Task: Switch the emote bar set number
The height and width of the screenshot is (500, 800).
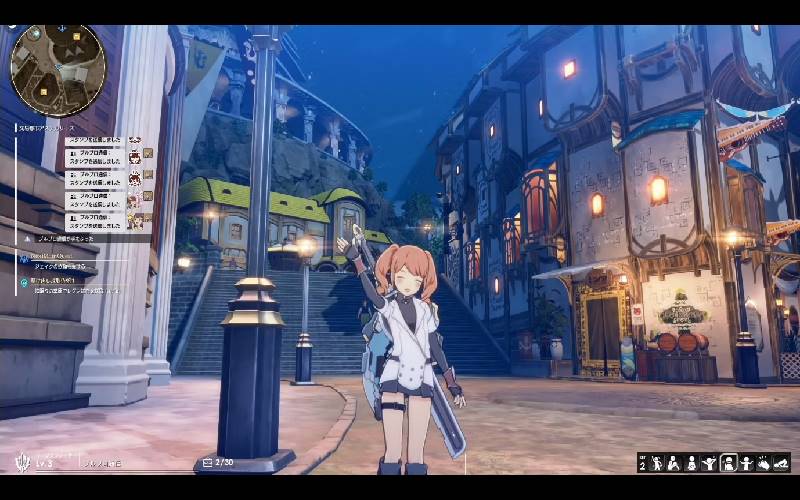Action: pyautogui.click(x=642, y=463)
